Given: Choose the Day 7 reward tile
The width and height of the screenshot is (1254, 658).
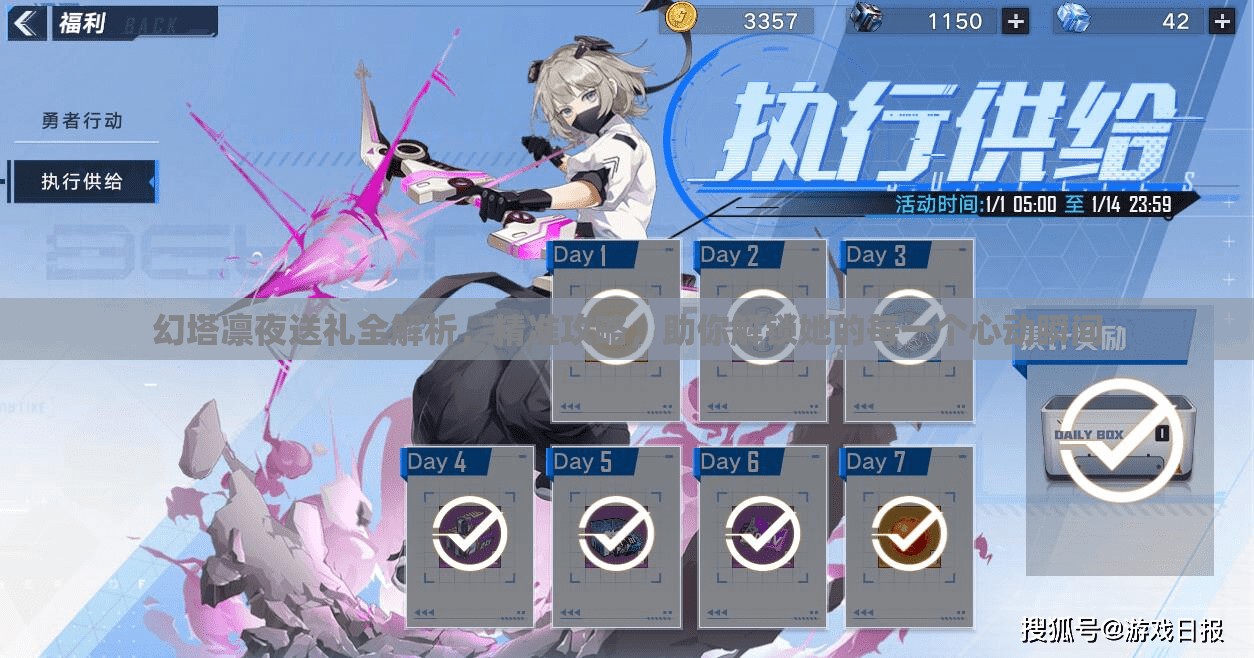Looking at the screenshot, I should [x=908, y=535].
